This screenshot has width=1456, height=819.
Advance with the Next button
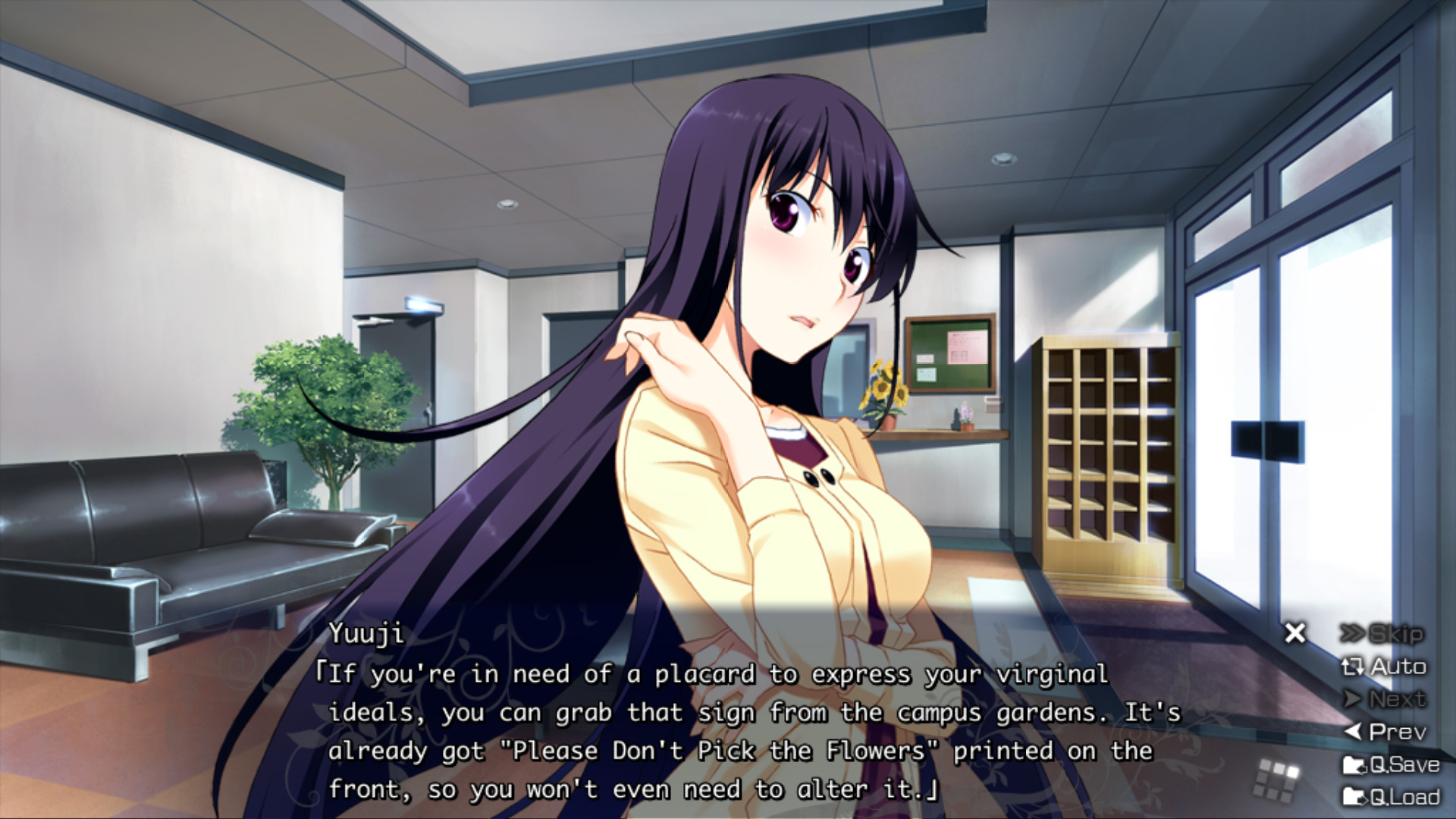[x=1385, y=699]
